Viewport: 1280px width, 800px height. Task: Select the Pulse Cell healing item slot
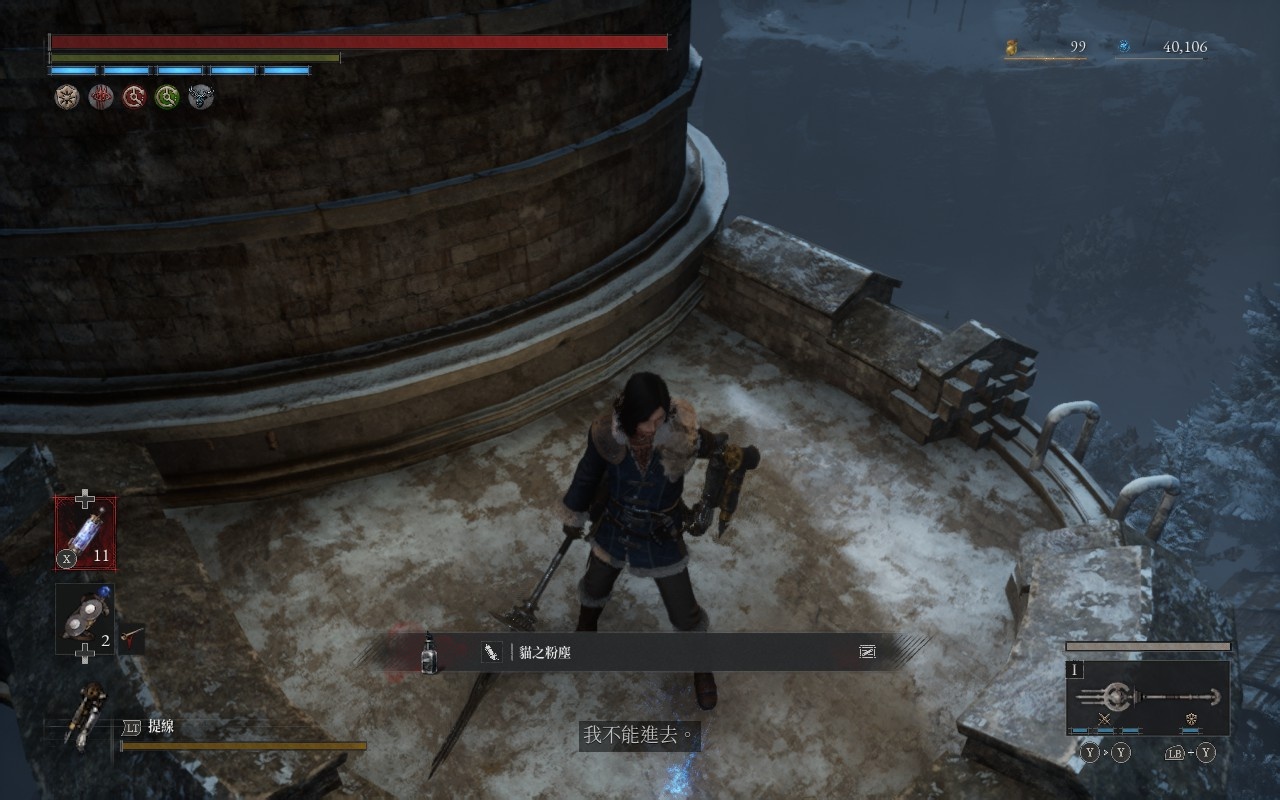coord(85,533)
